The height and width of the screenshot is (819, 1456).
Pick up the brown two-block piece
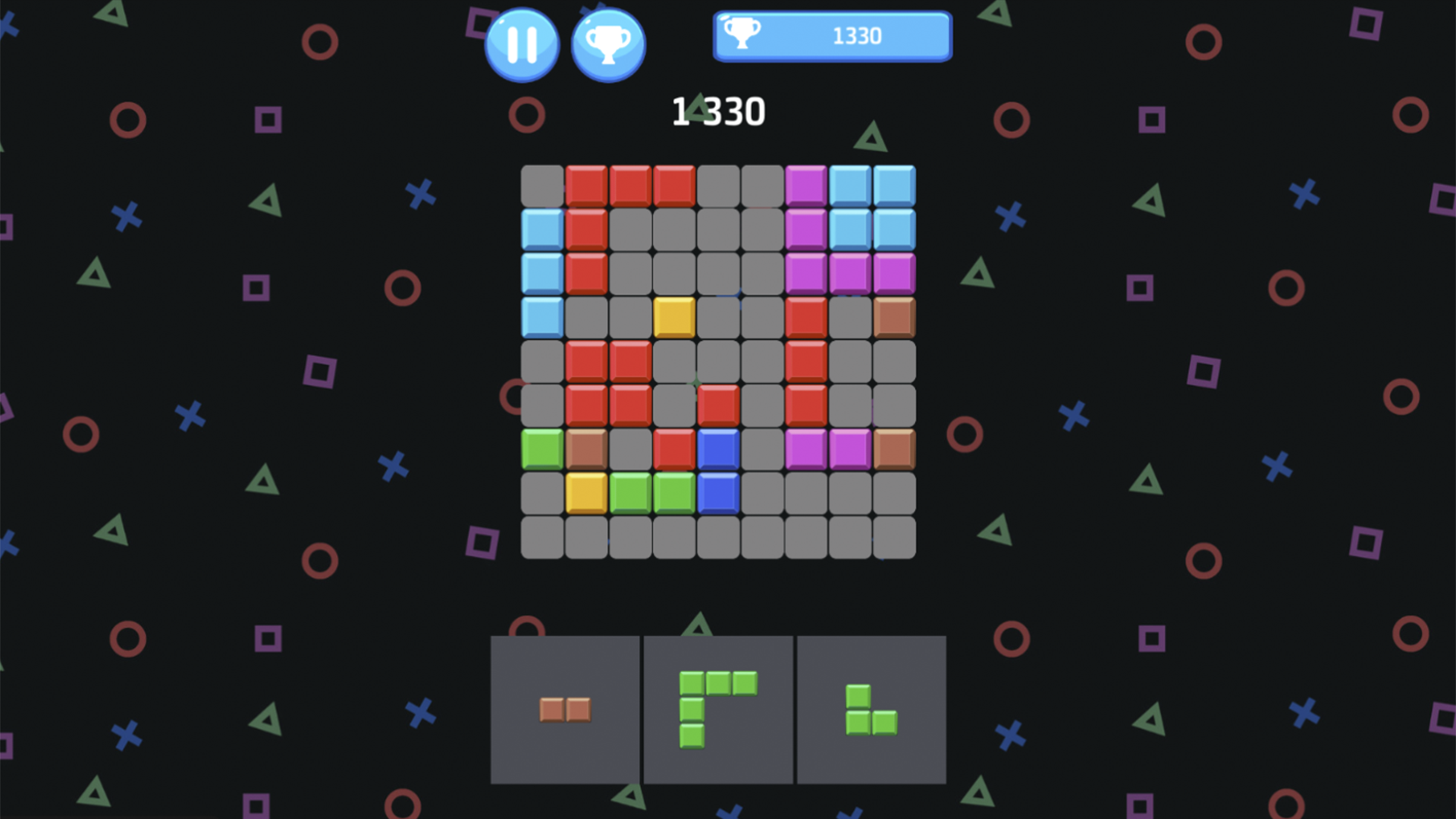(564, 711)
